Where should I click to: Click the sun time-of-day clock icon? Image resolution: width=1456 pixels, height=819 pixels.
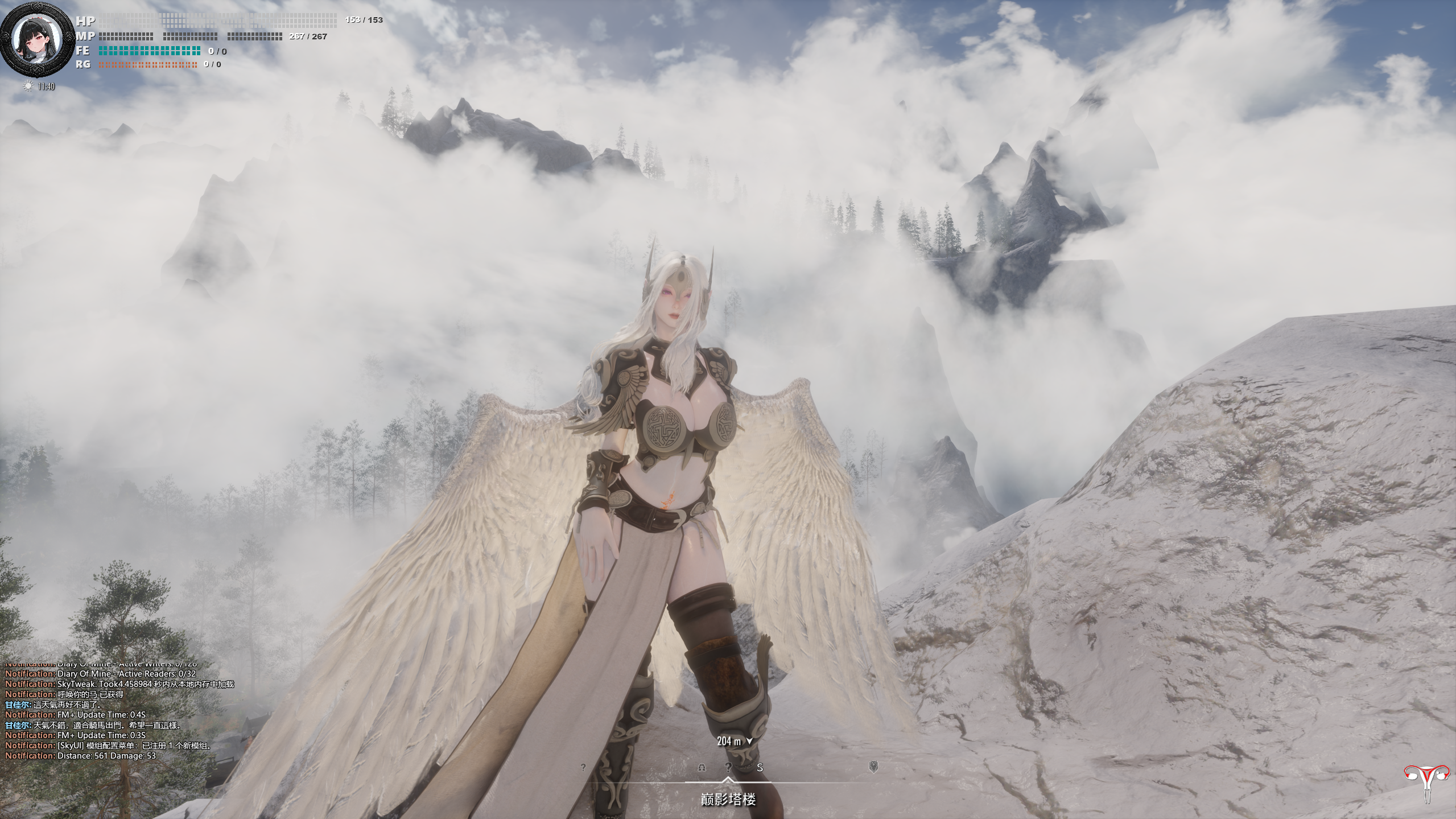click(28, 87)
